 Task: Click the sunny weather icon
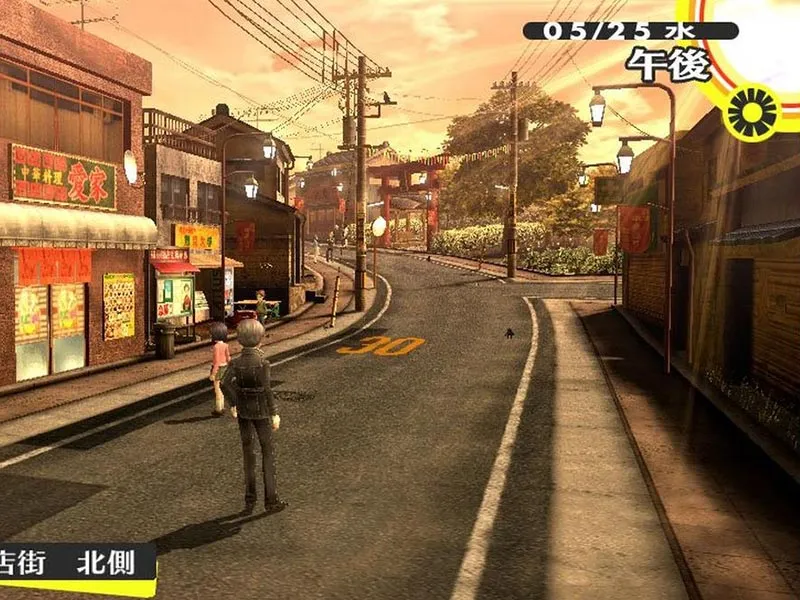[754, 112]
